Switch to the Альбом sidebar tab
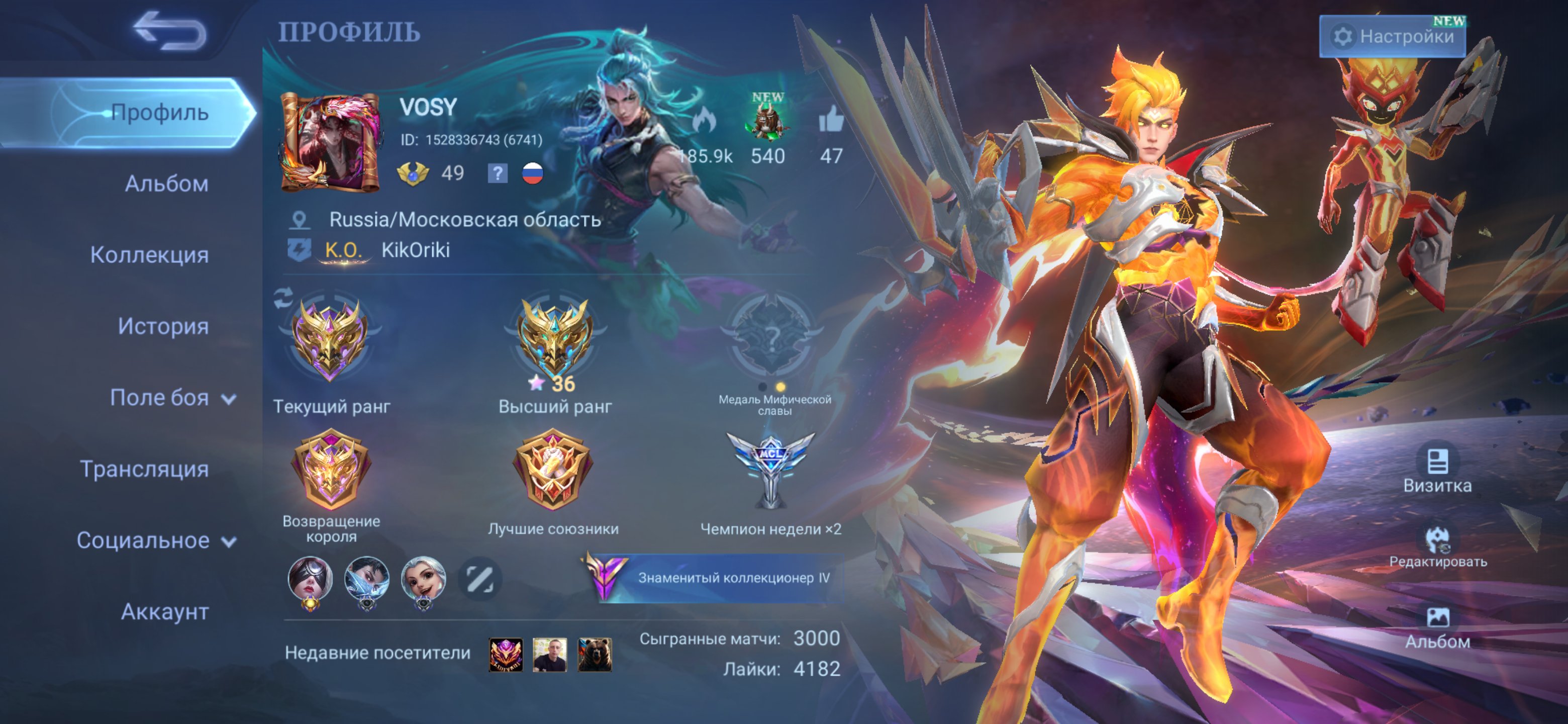The height and width of the screenshot is (724, 1568). pos(166,184)
